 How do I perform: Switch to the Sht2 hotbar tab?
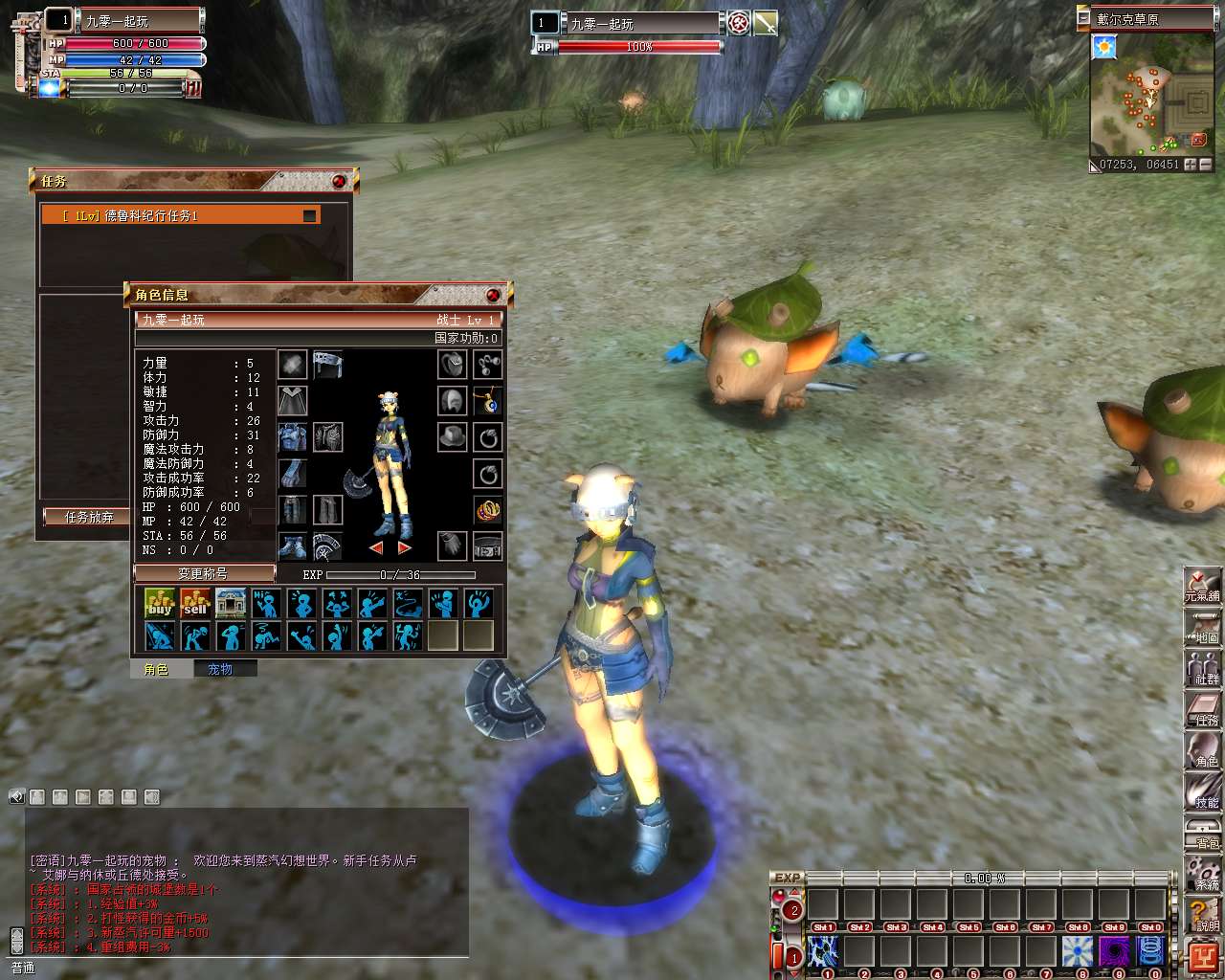(860, 926)
